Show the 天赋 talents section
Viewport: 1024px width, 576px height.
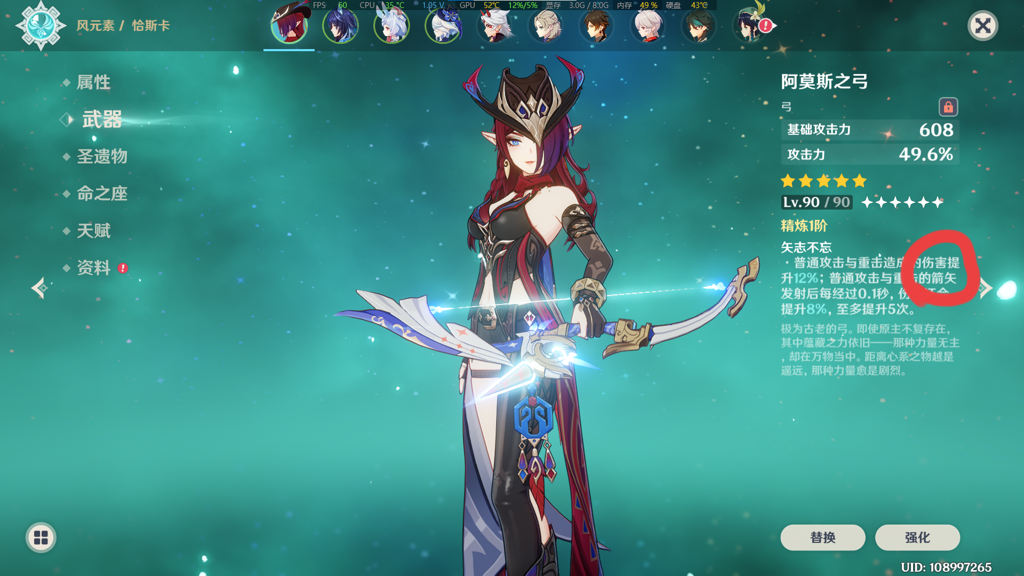pos(93,231)
